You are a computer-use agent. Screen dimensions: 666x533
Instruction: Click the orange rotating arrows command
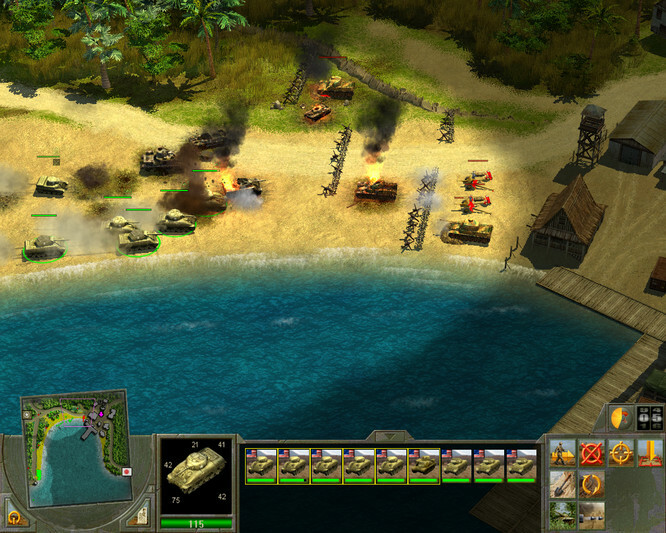pos(592,484)
